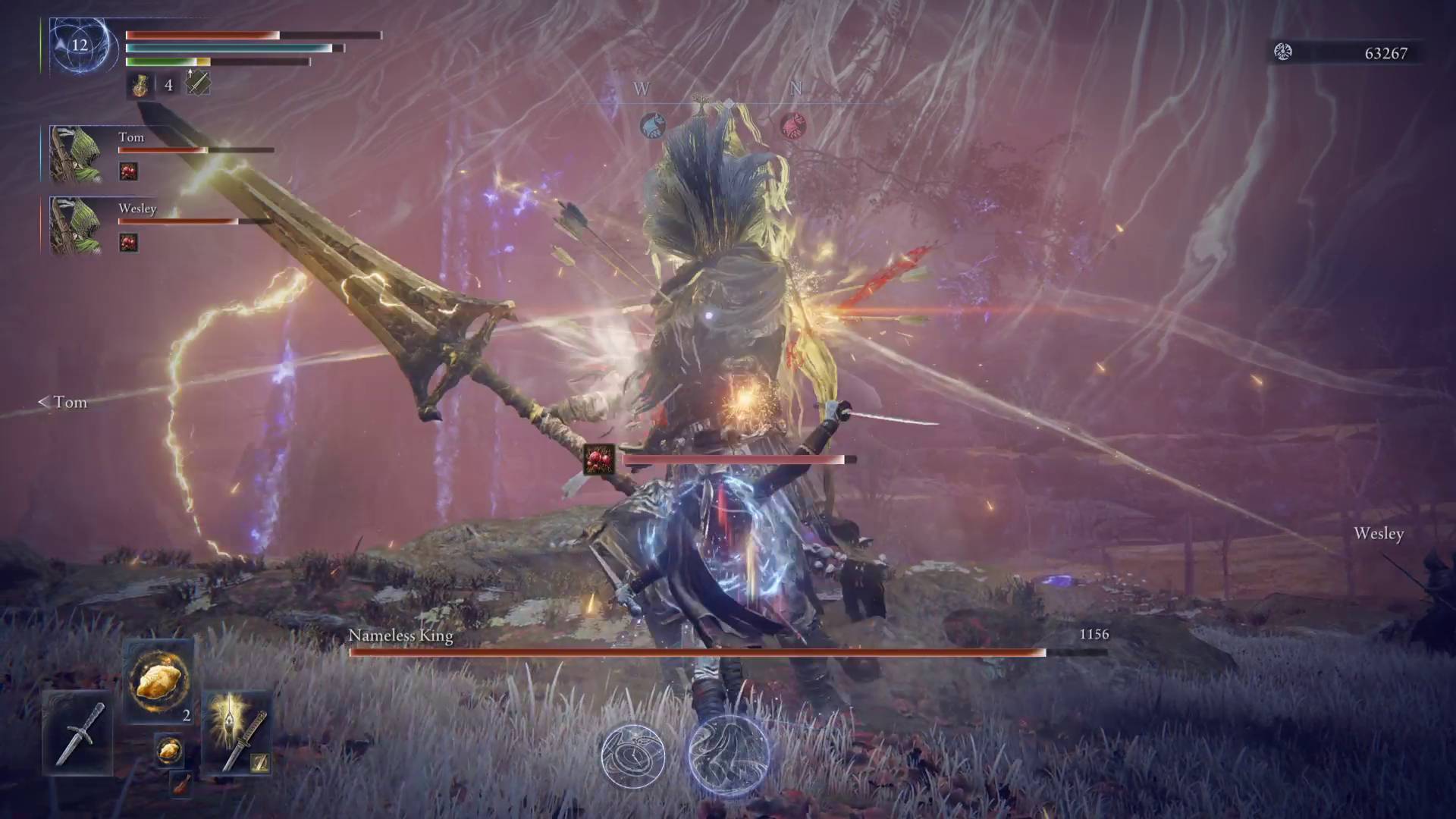
Task: Click the red compass marker icon
Action: click(x=793, y=125)
